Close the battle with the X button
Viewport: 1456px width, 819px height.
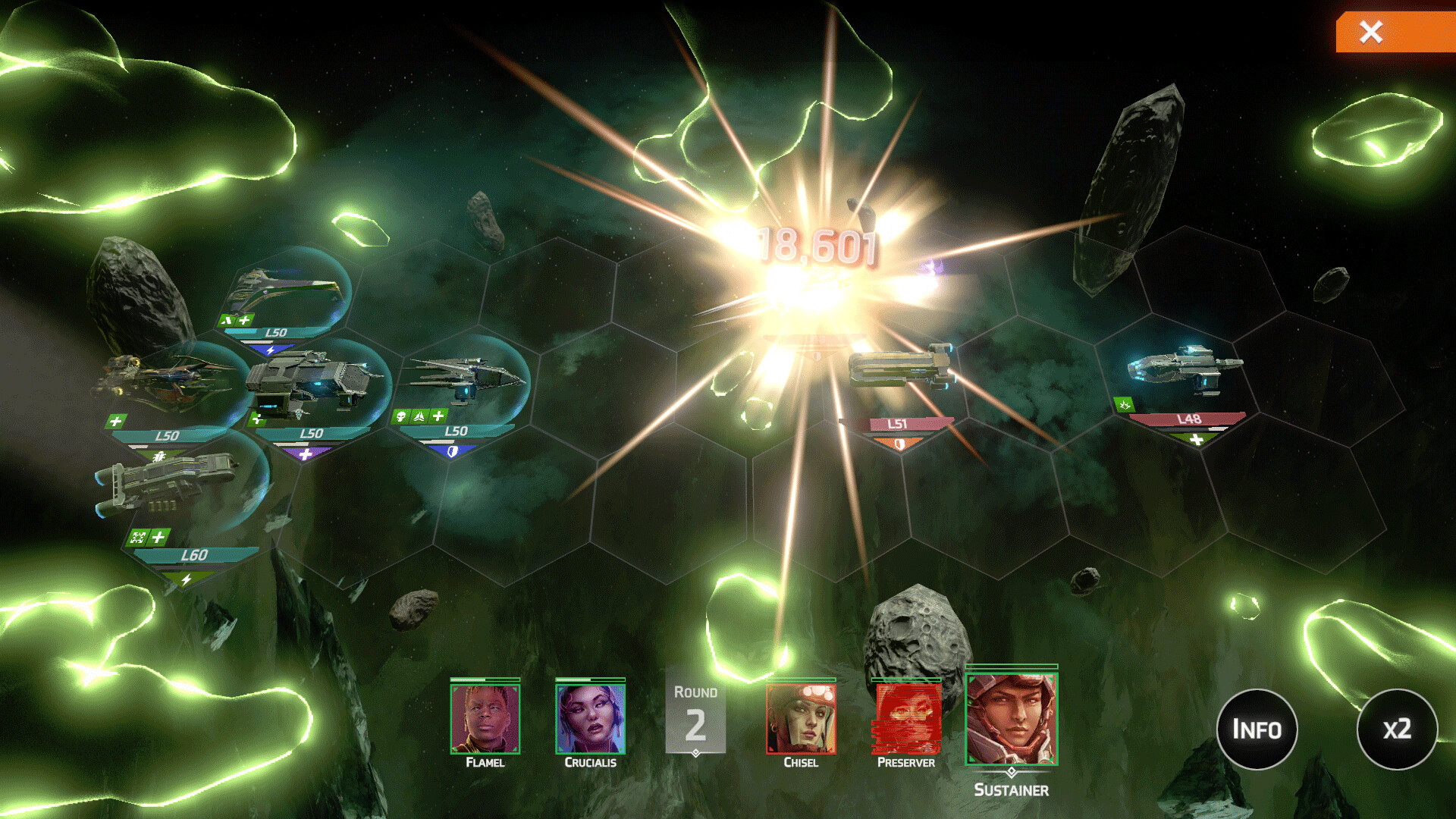pyautogui.click(x=1371, y=32)
